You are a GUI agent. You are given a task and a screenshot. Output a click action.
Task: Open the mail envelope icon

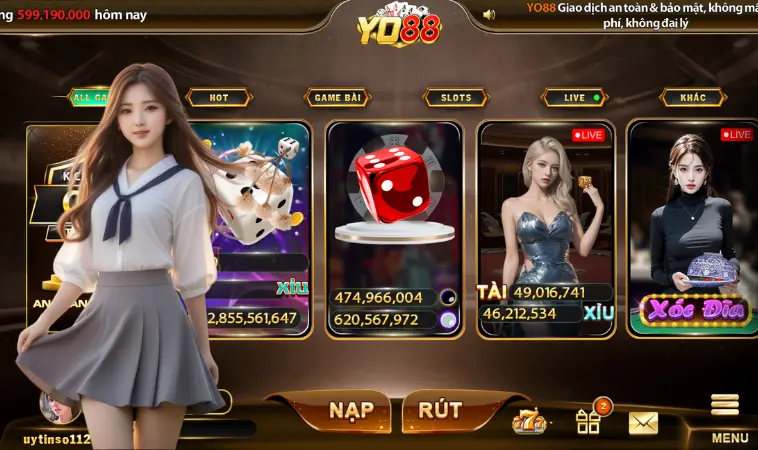click(643, 422)
